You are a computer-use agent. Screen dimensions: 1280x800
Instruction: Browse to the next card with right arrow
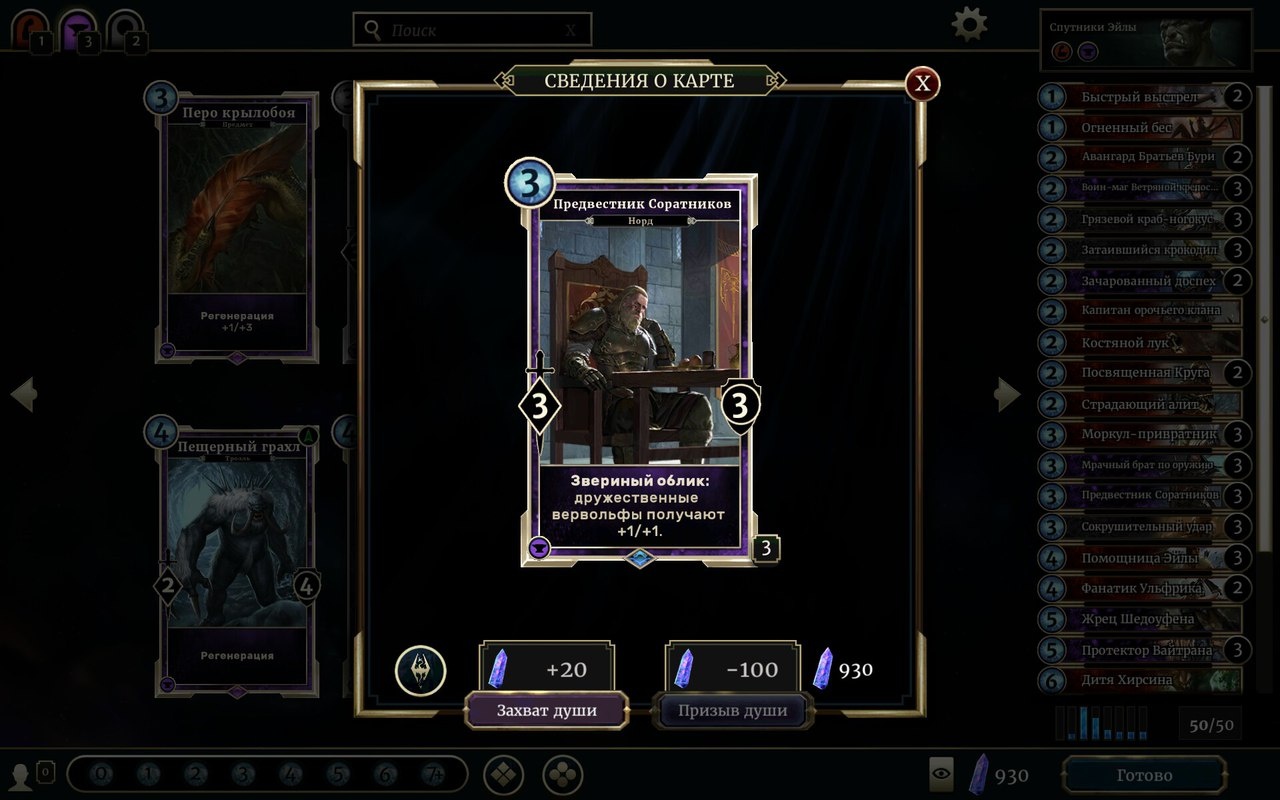click(x=1008, y=394)
